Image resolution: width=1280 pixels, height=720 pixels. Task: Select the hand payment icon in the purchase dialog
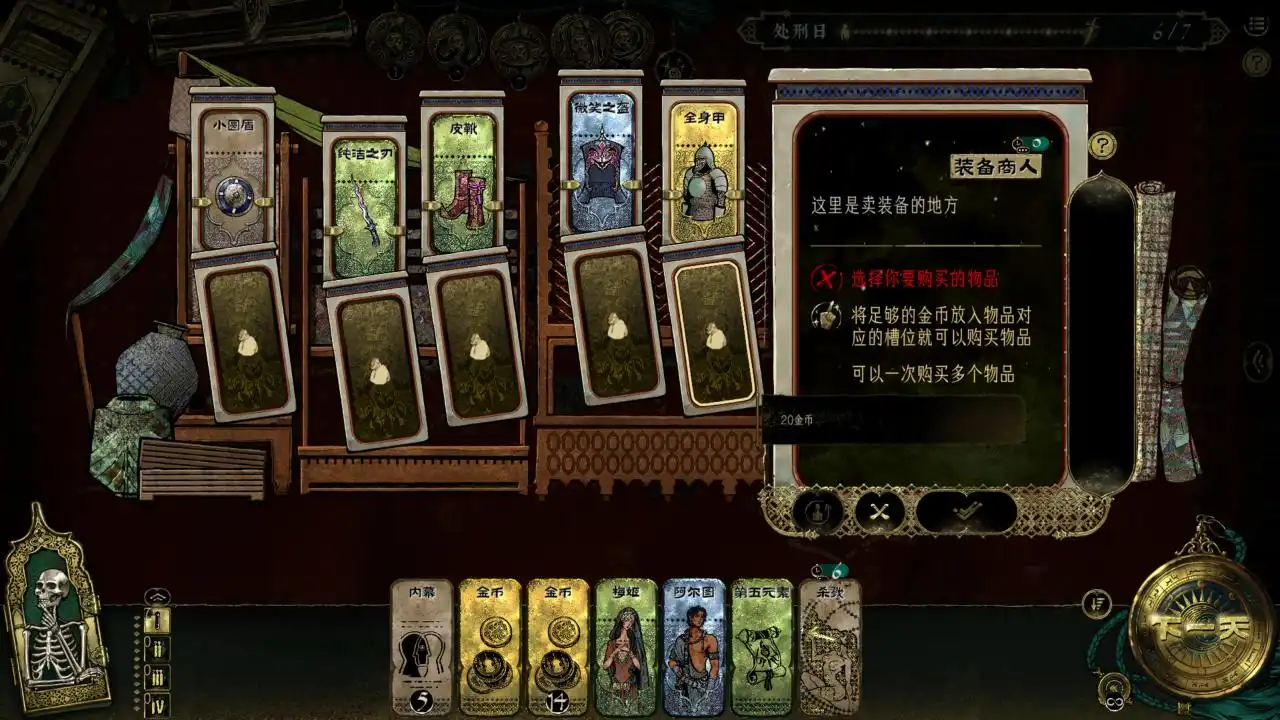(x=816, y=513)
